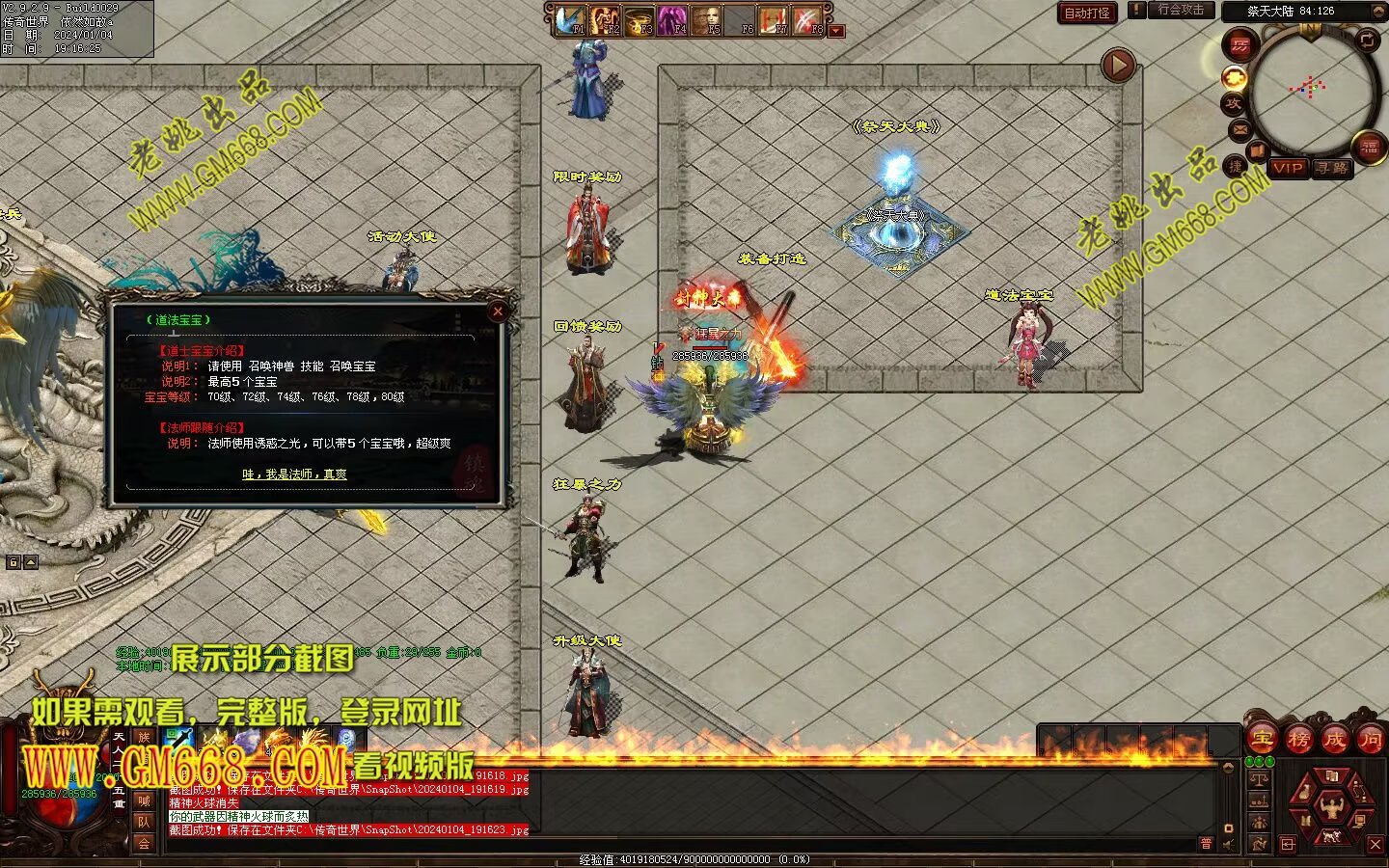Switch chat to the 喊 shout channel
This screenshot has height=868, width=1389.
coord(144,800)
